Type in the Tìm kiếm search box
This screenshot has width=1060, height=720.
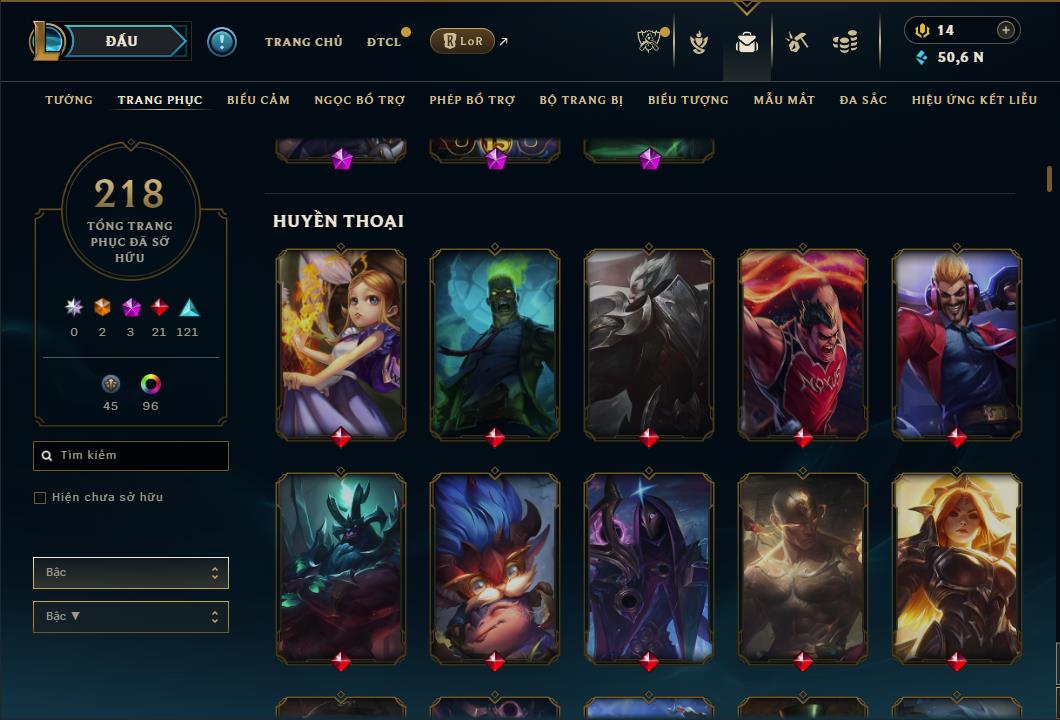[x=140, y=456]
